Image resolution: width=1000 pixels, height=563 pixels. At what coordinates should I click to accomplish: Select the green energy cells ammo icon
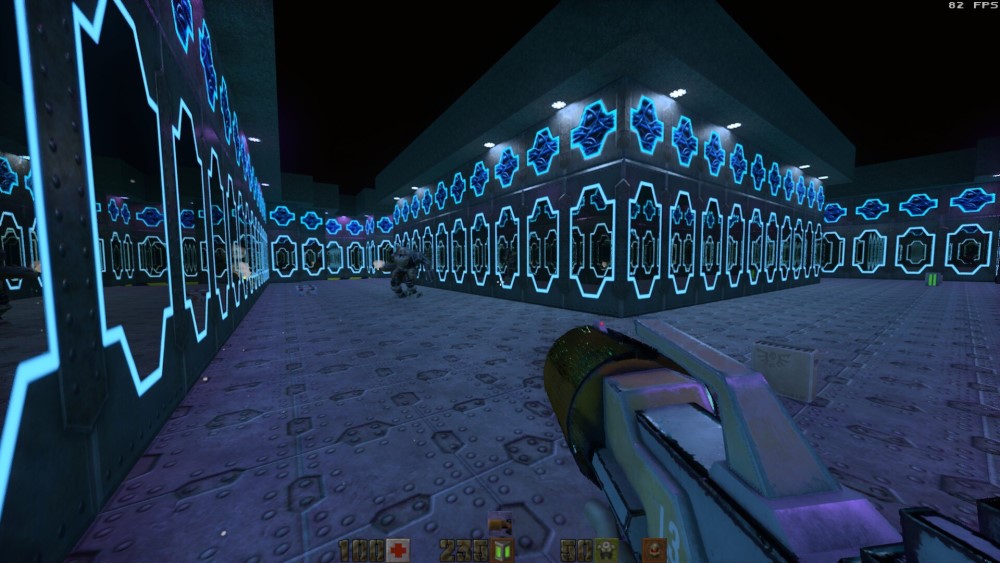[x=502, y=549]
